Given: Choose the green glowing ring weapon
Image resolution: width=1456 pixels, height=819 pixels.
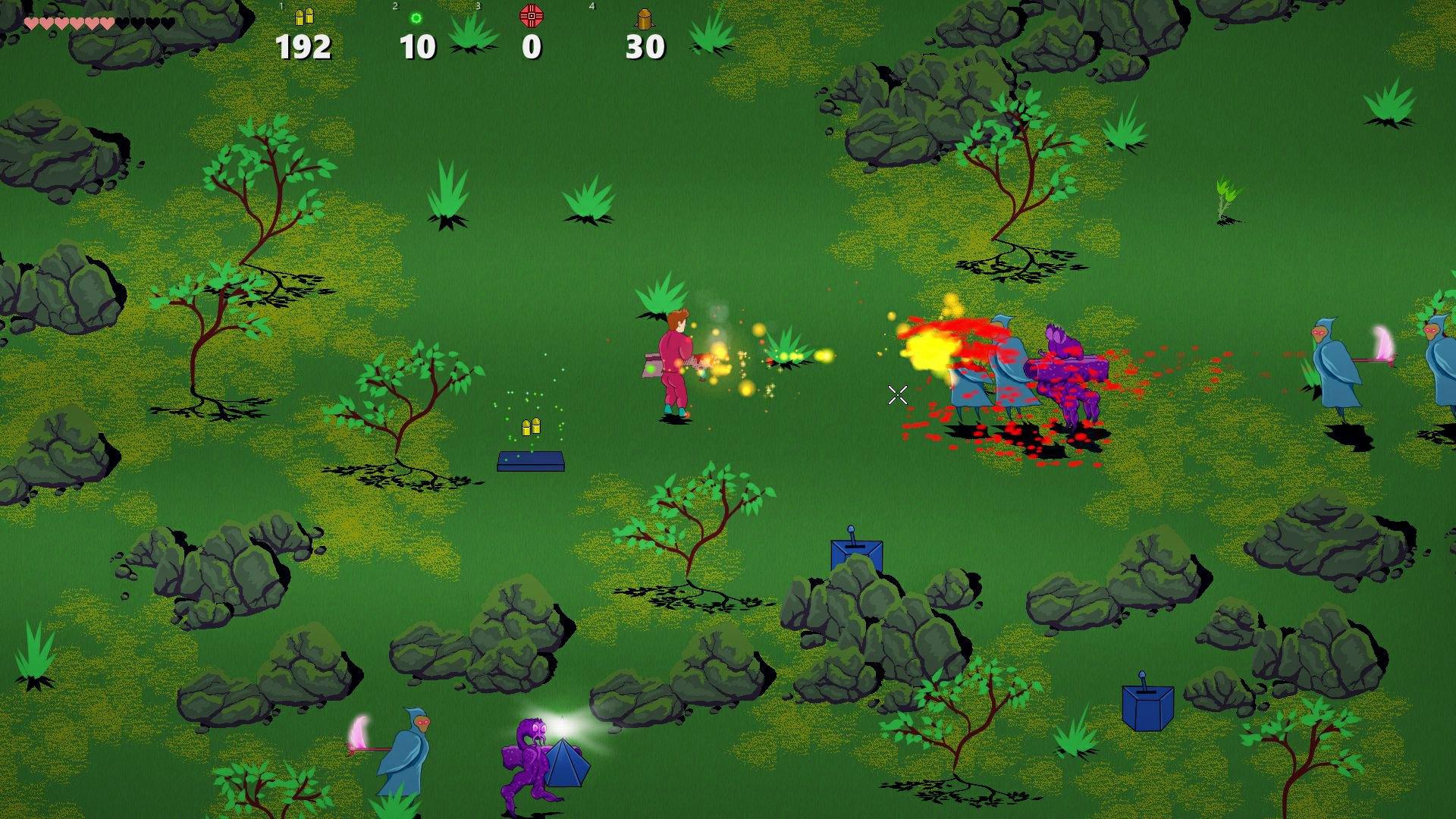Looking at the screenshot, I should coord(416,18).
